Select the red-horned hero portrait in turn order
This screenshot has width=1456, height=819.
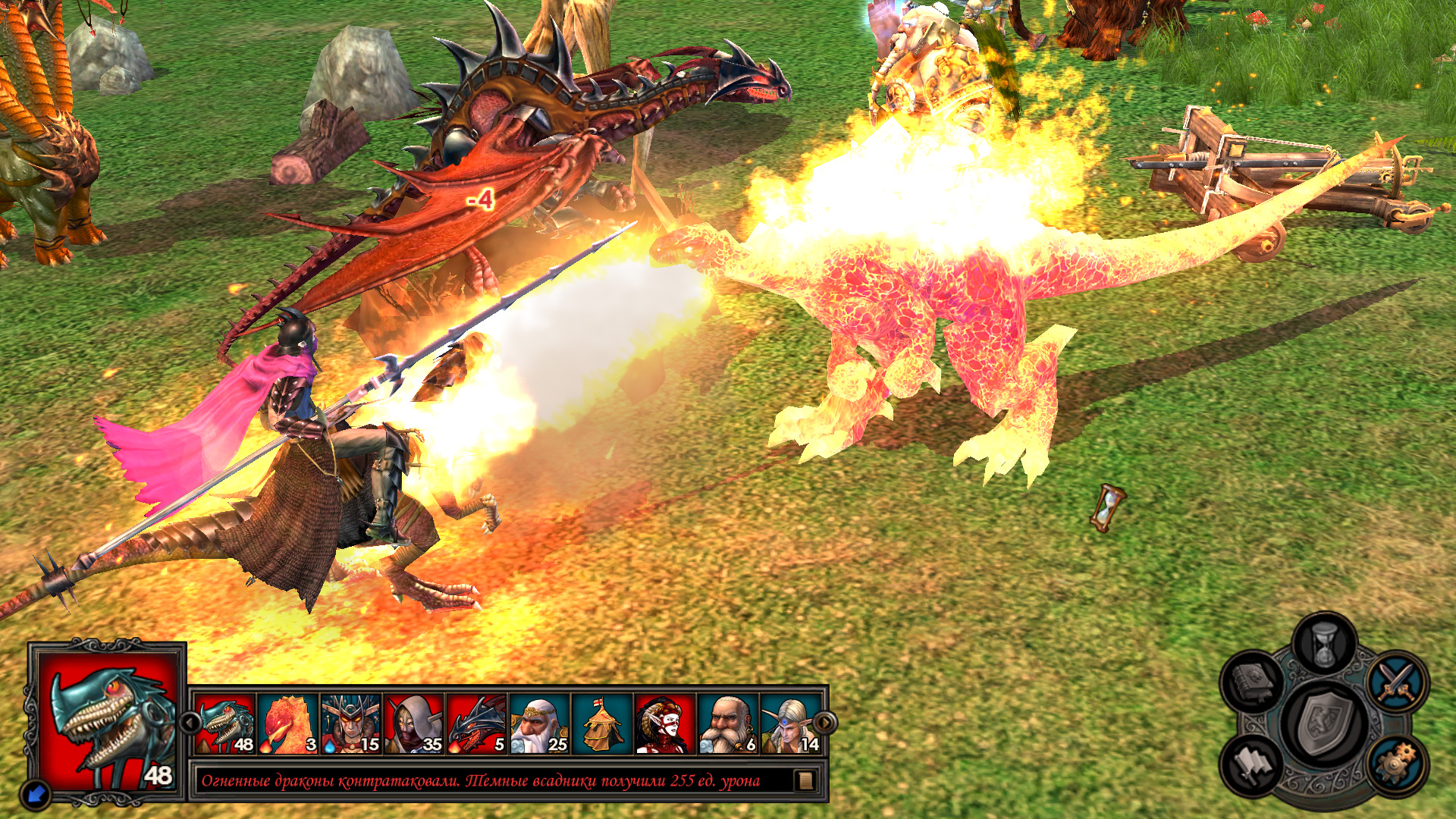tap(665, 724)
